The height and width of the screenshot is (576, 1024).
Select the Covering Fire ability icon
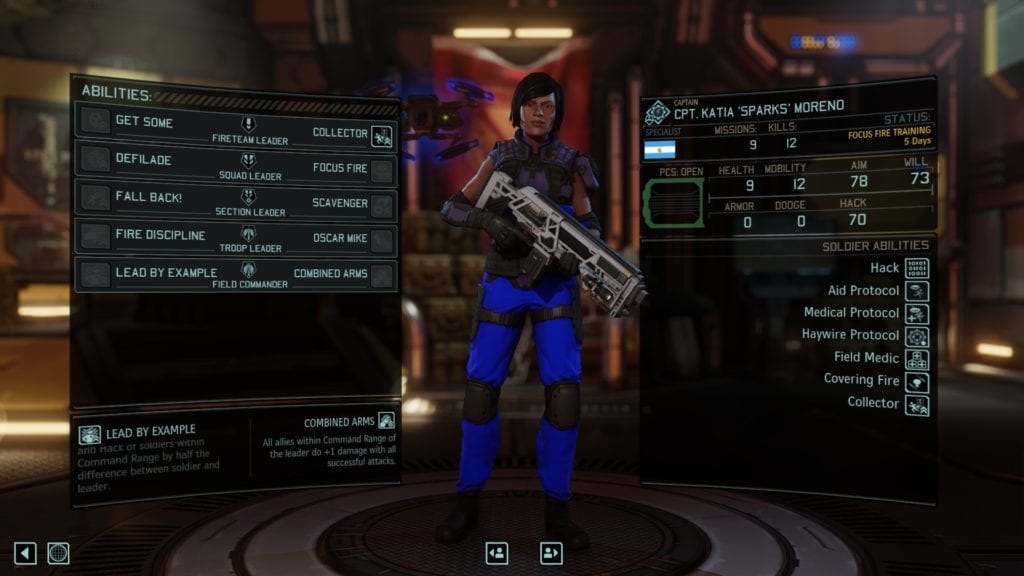(x=916, y=382)
